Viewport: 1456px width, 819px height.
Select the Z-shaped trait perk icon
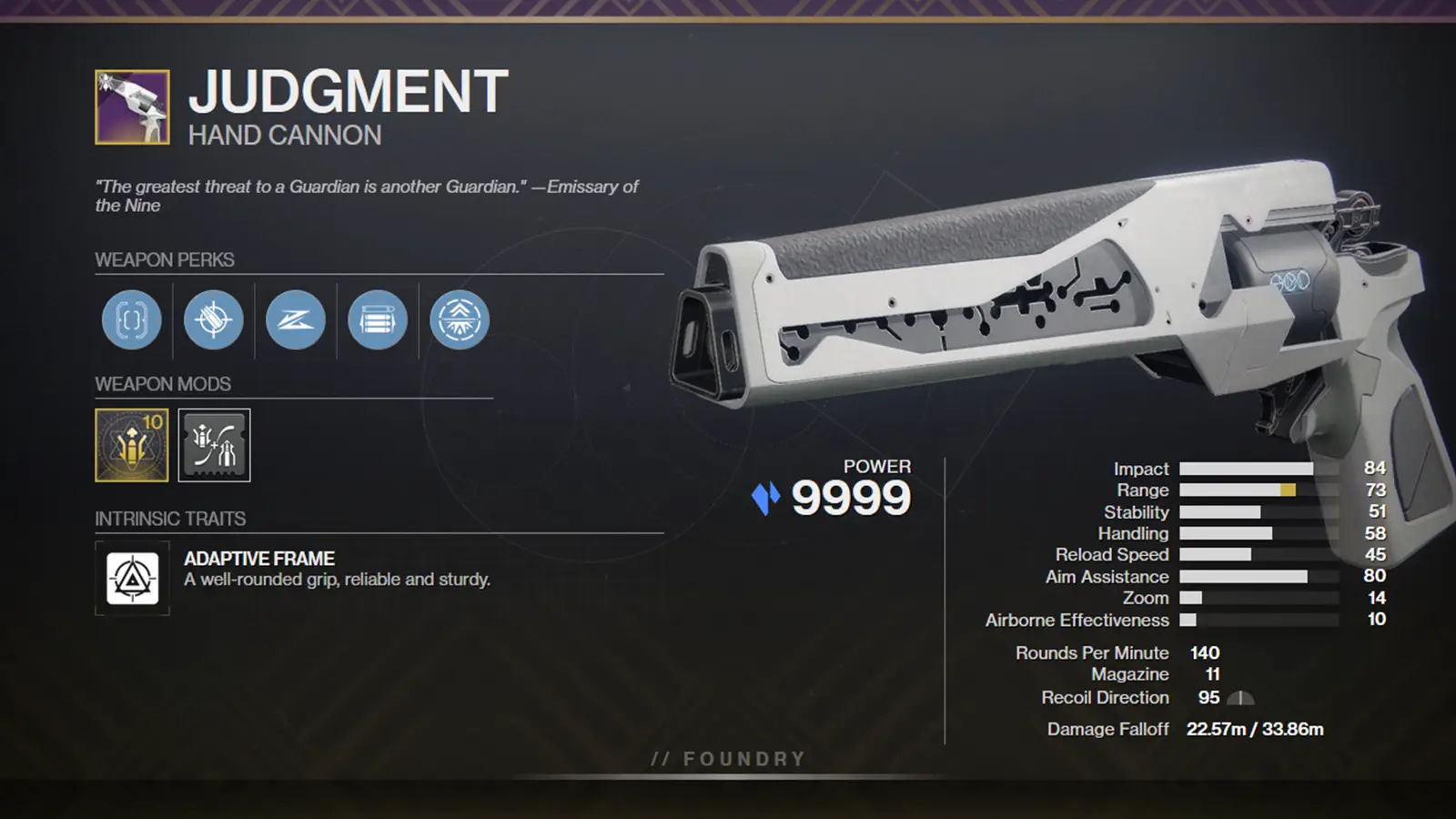pos(295,320)
